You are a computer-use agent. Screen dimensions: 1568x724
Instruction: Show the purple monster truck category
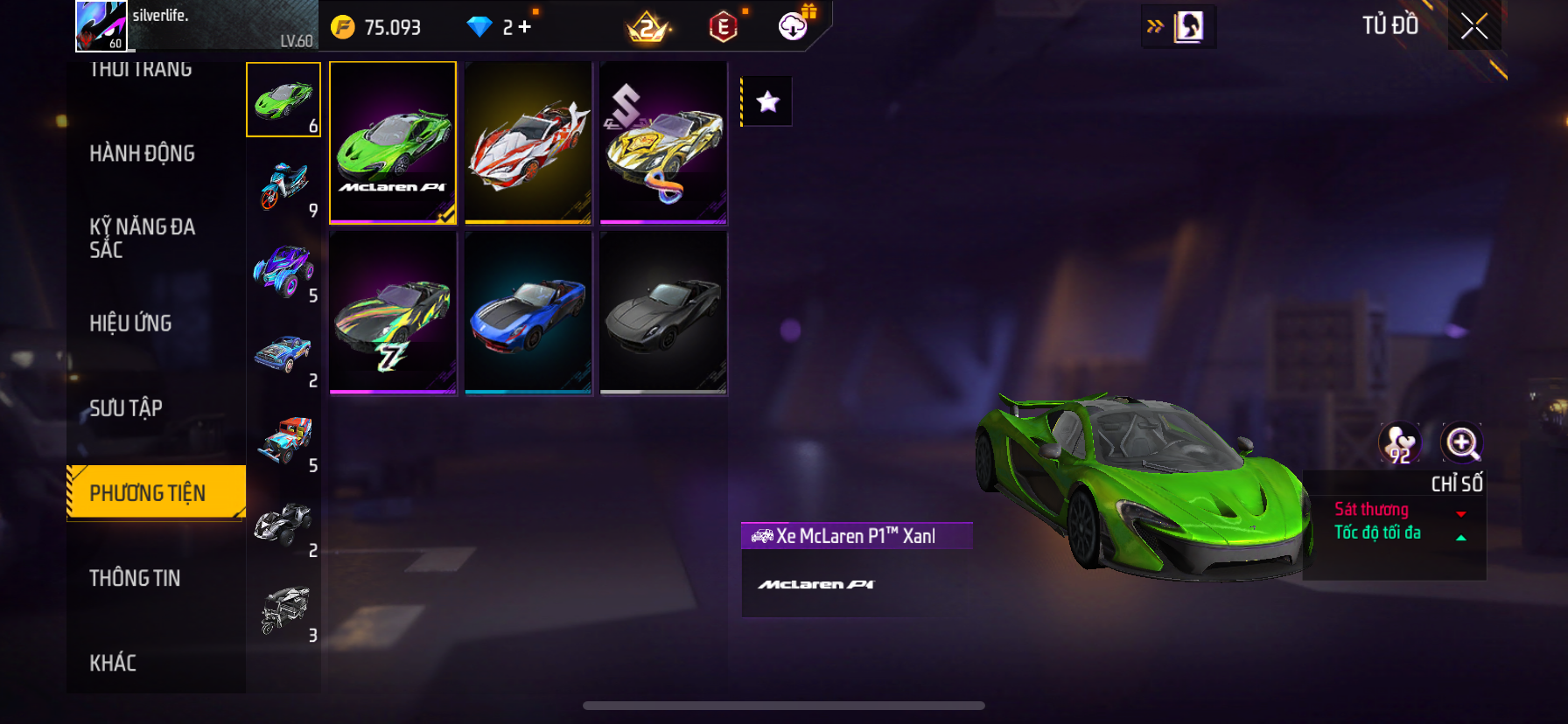pyautogui.click(x=283, y=270)
